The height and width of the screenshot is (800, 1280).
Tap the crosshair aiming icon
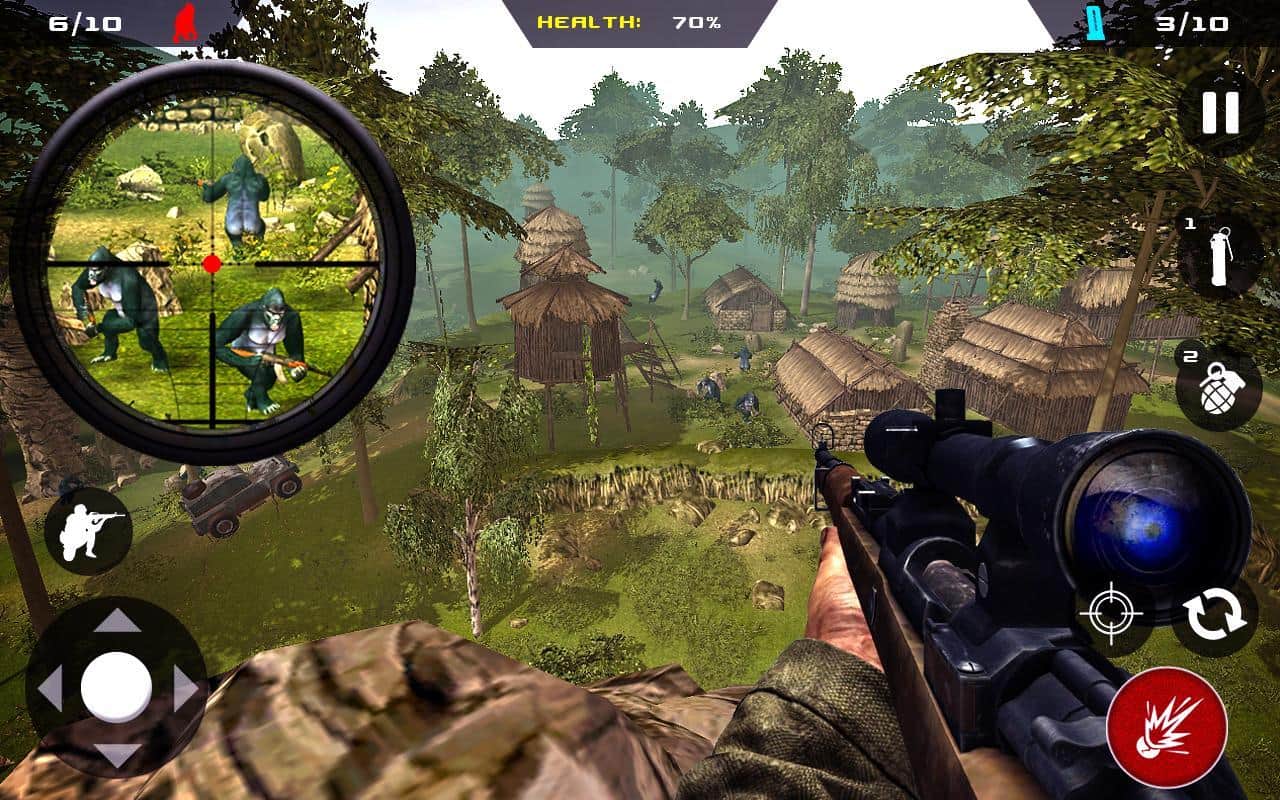1111,613
